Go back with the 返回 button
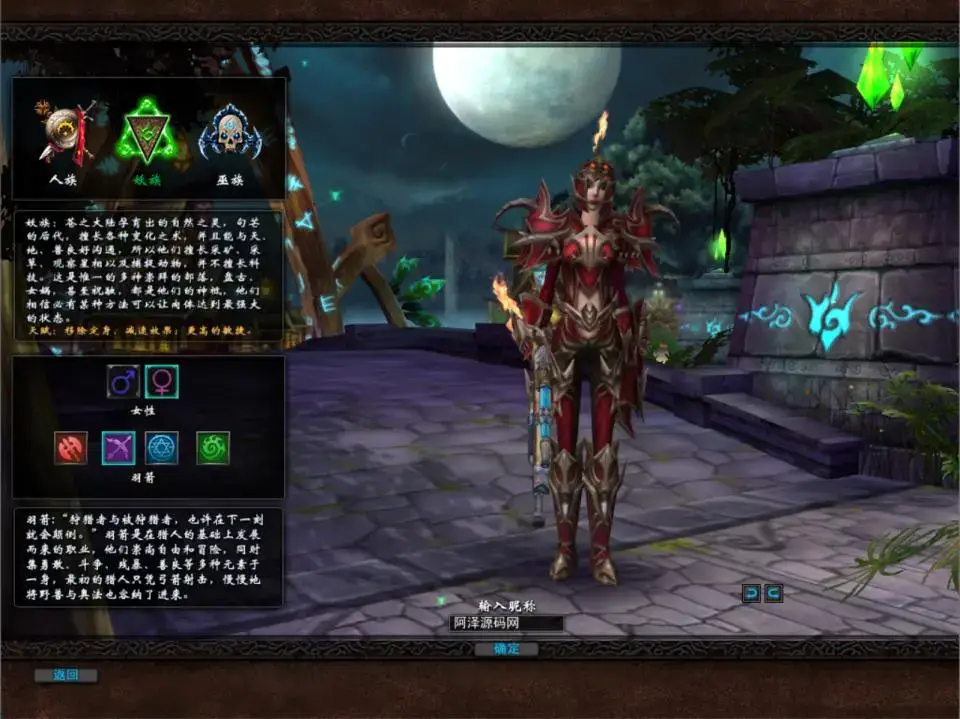 [x=66, y=675]
